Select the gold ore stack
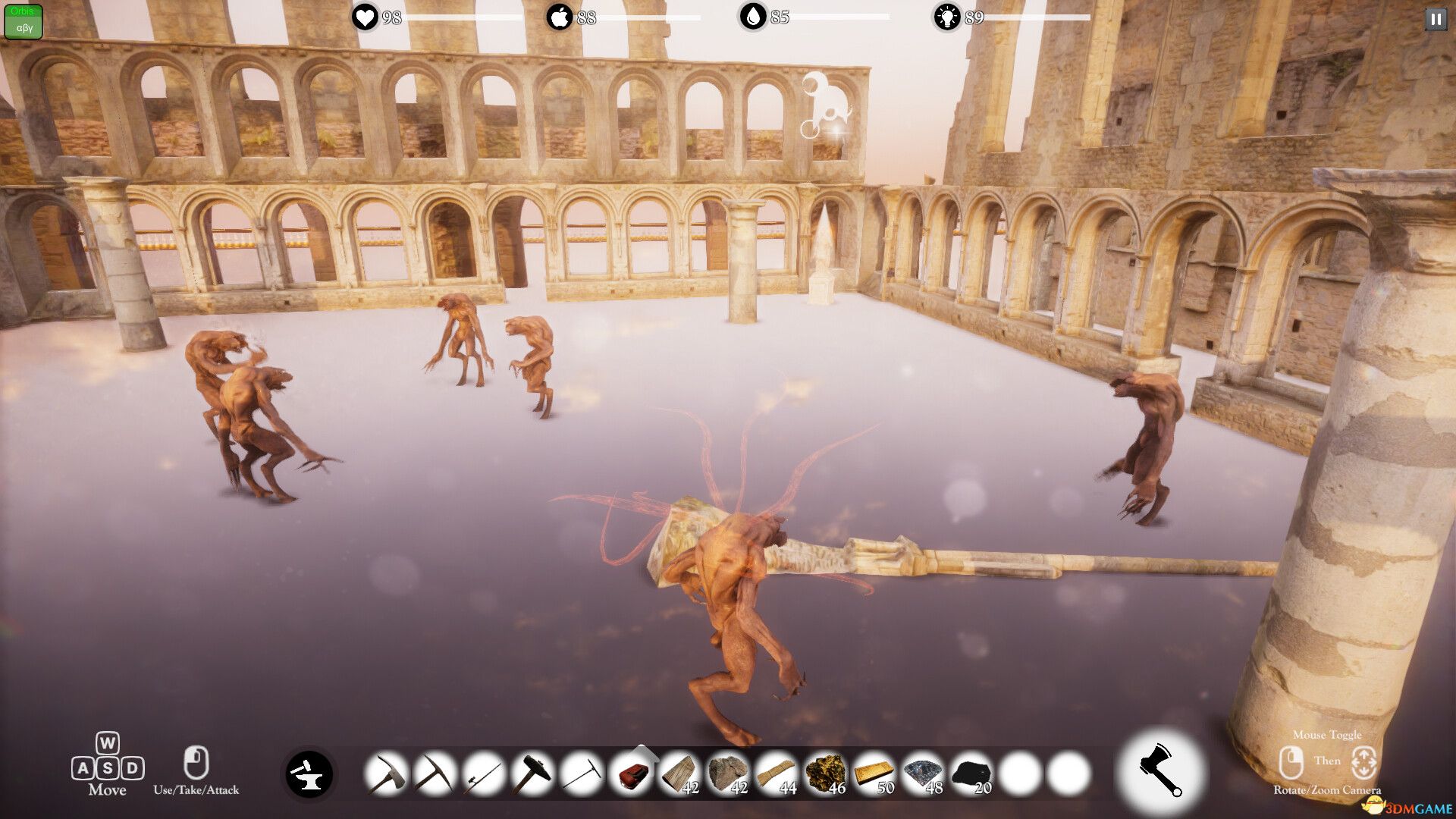Image resolution: width=1456 pixels, height=819 pixels. pos(825,774)
